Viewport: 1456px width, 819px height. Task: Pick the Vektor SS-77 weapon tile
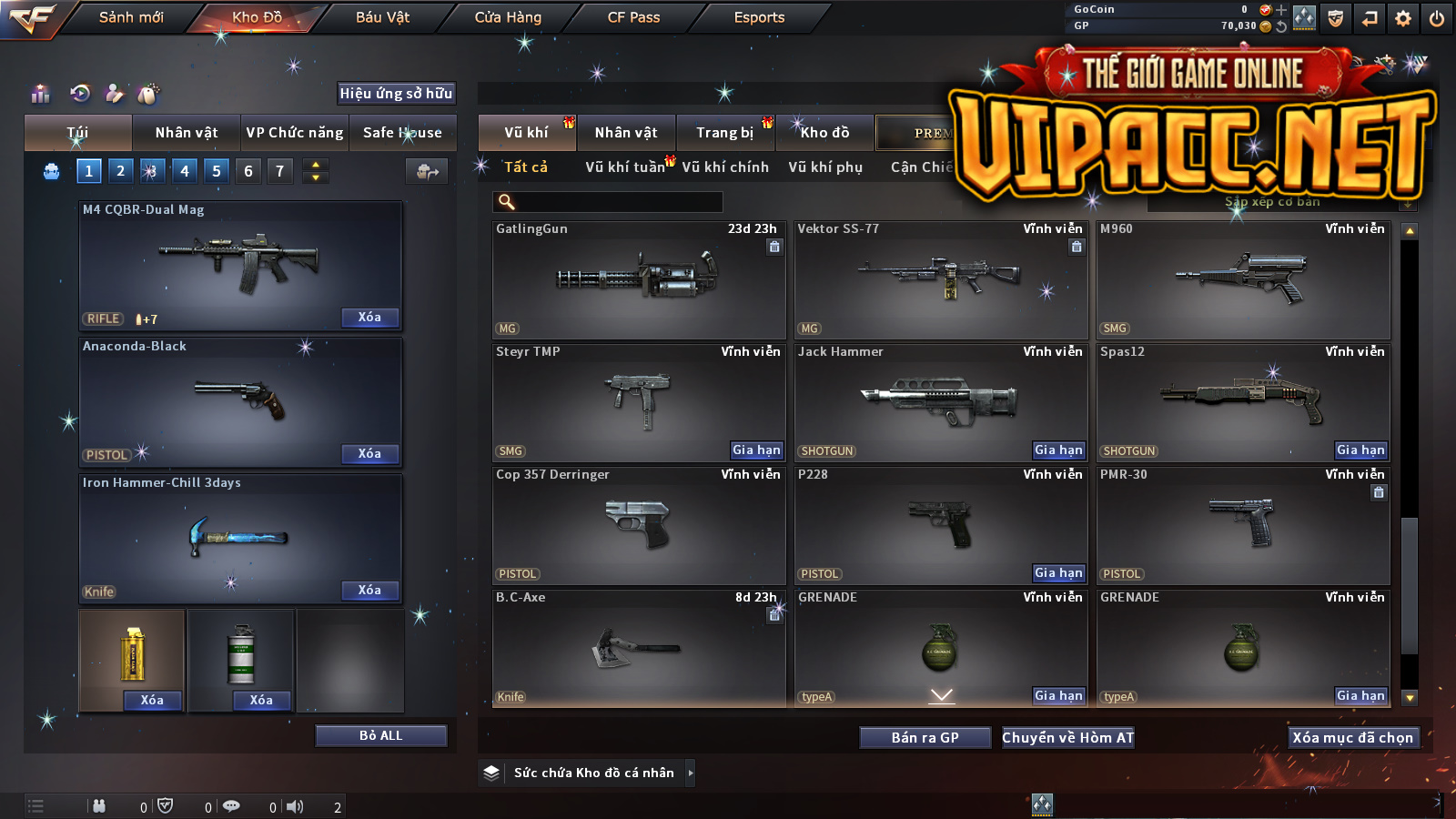940,279
